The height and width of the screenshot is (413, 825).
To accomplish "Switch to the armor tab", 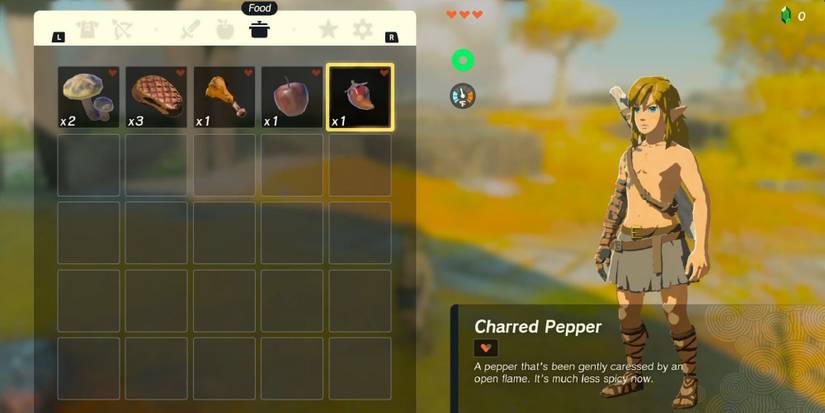I will pos(89,30).
